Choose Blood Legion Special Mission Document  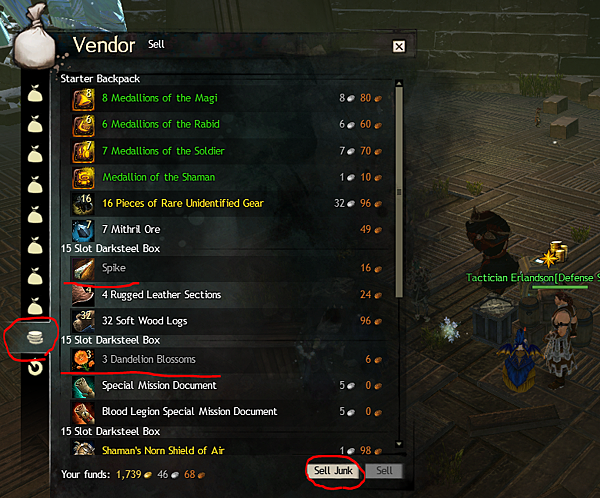point(190,411)
